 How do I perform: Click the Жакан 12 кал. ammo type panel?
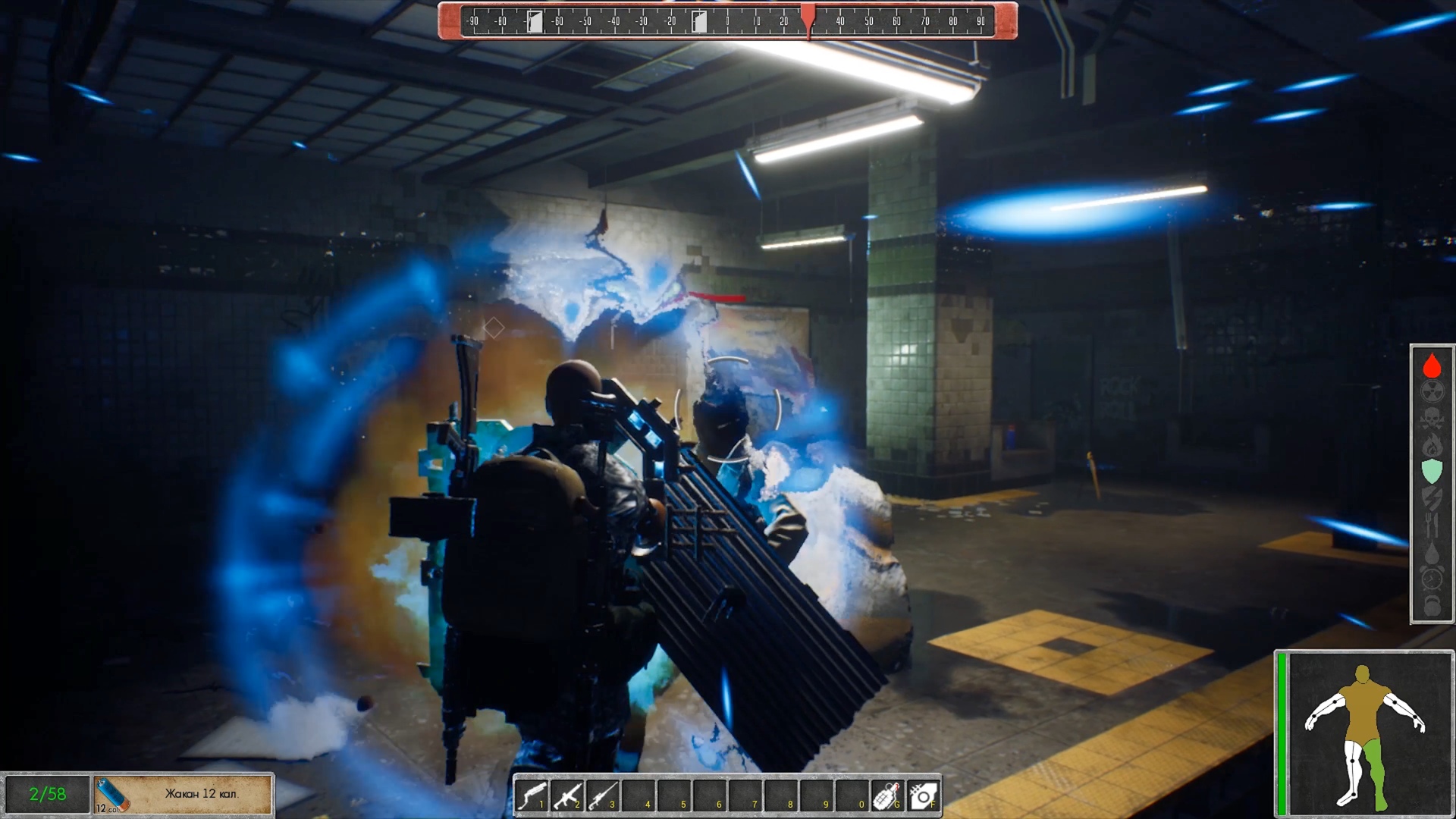point(183,794)
